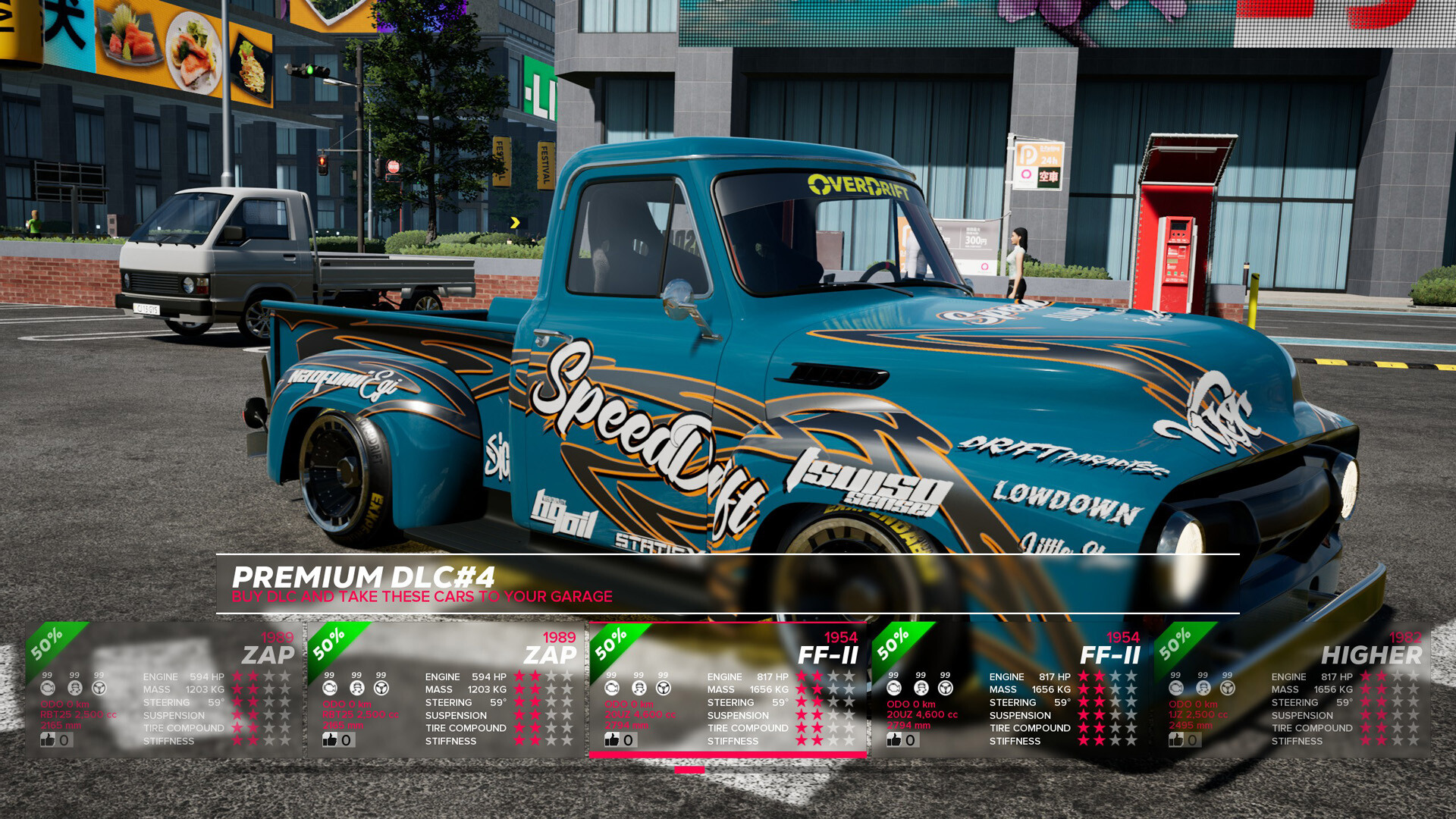Click the engine icon on the first ZAP card

tap(48, 688)
